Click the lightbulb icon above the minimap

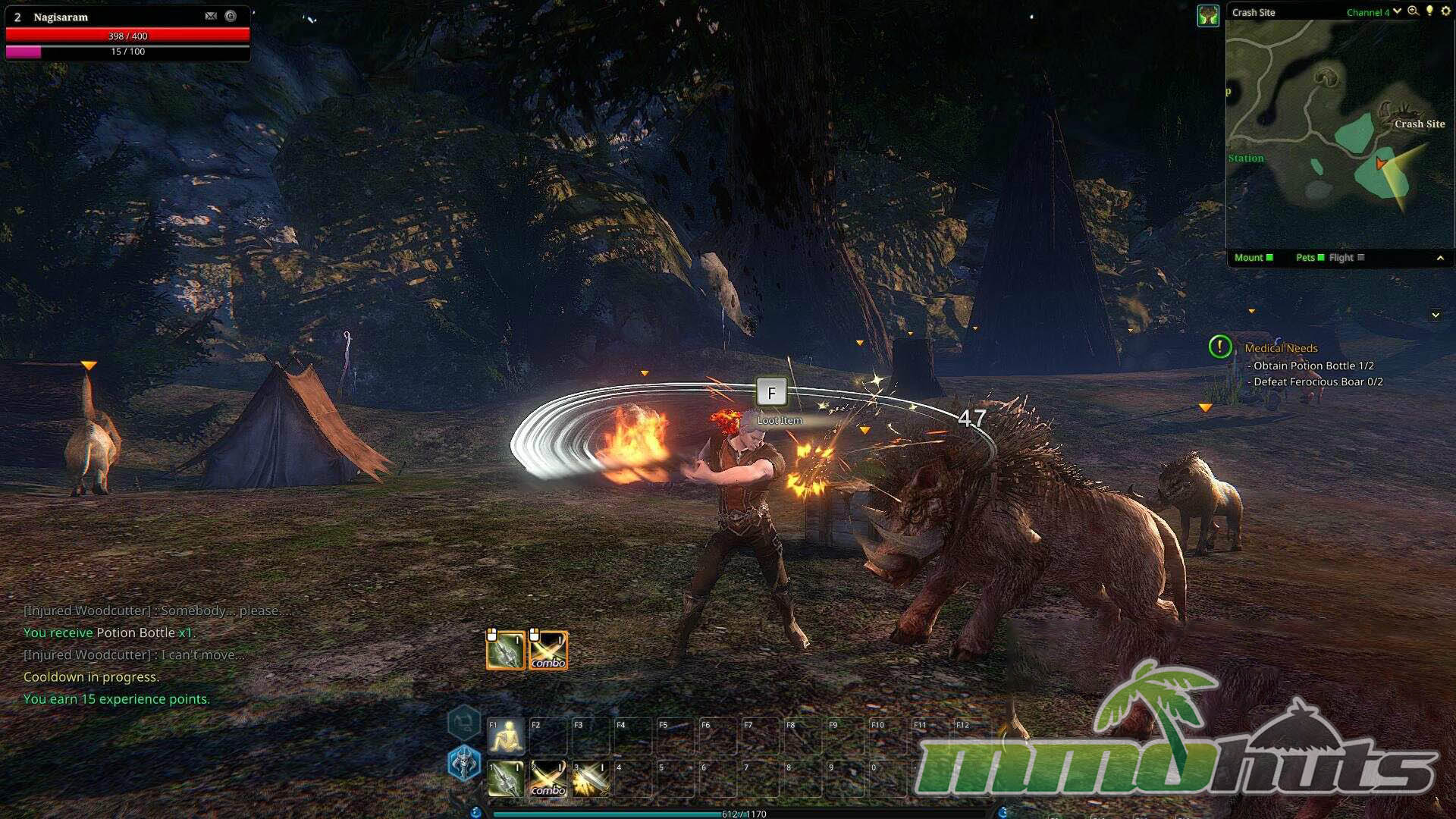click(x=1429, y=11)
